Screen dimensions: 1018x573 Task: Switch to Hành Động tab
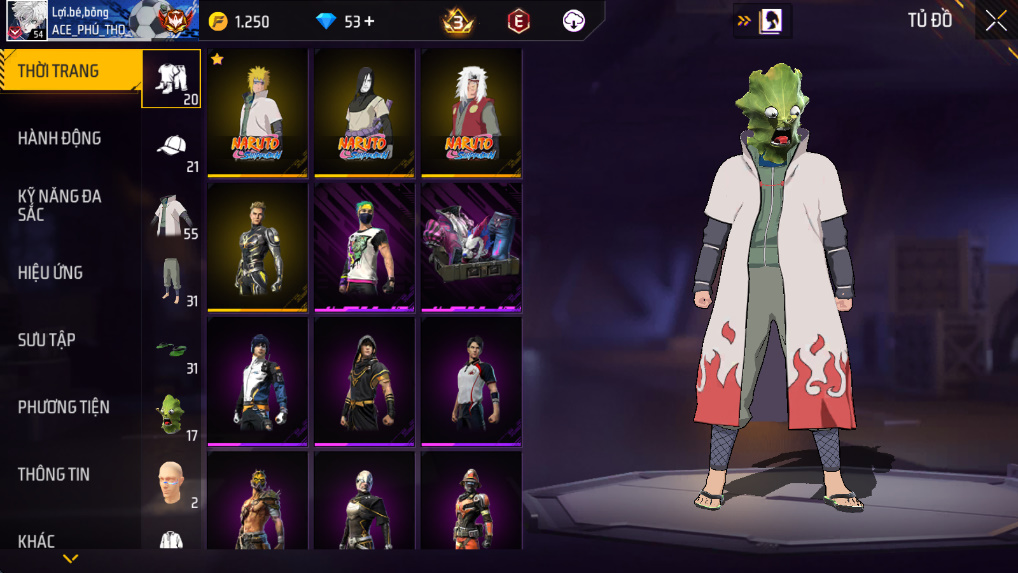pos(60,138)
